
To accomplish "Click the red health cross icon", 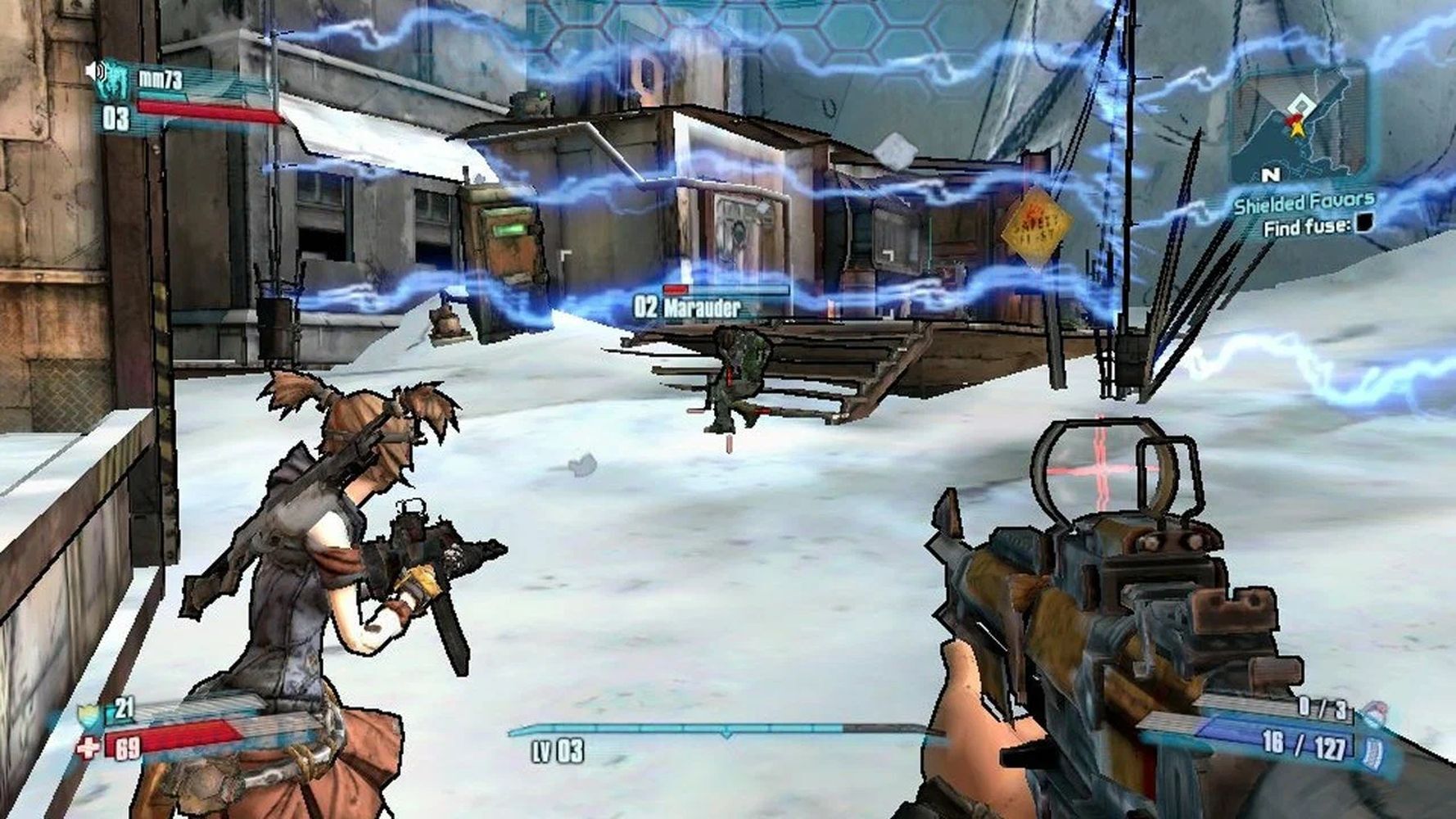I will tap(88, 748).
